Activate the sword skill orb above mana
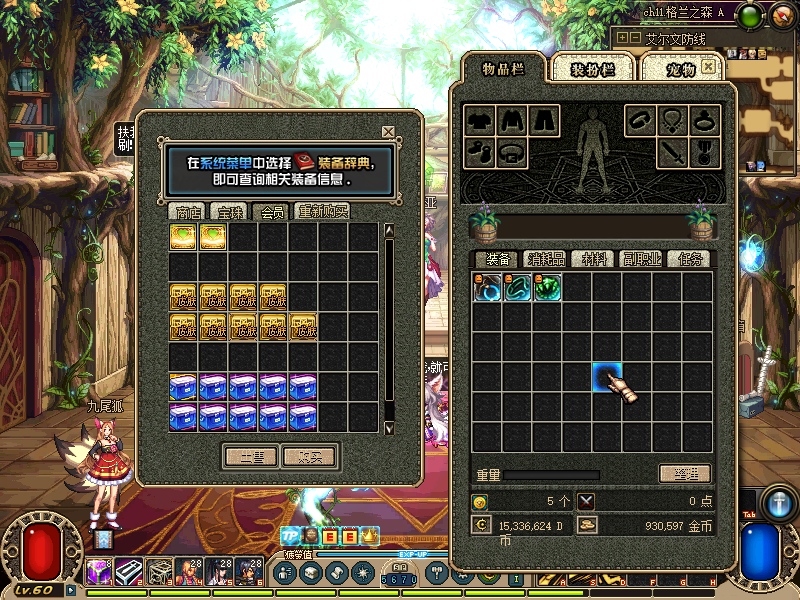Screen dimensions: 800x600 pyautogui.click(x=779, y=503)
